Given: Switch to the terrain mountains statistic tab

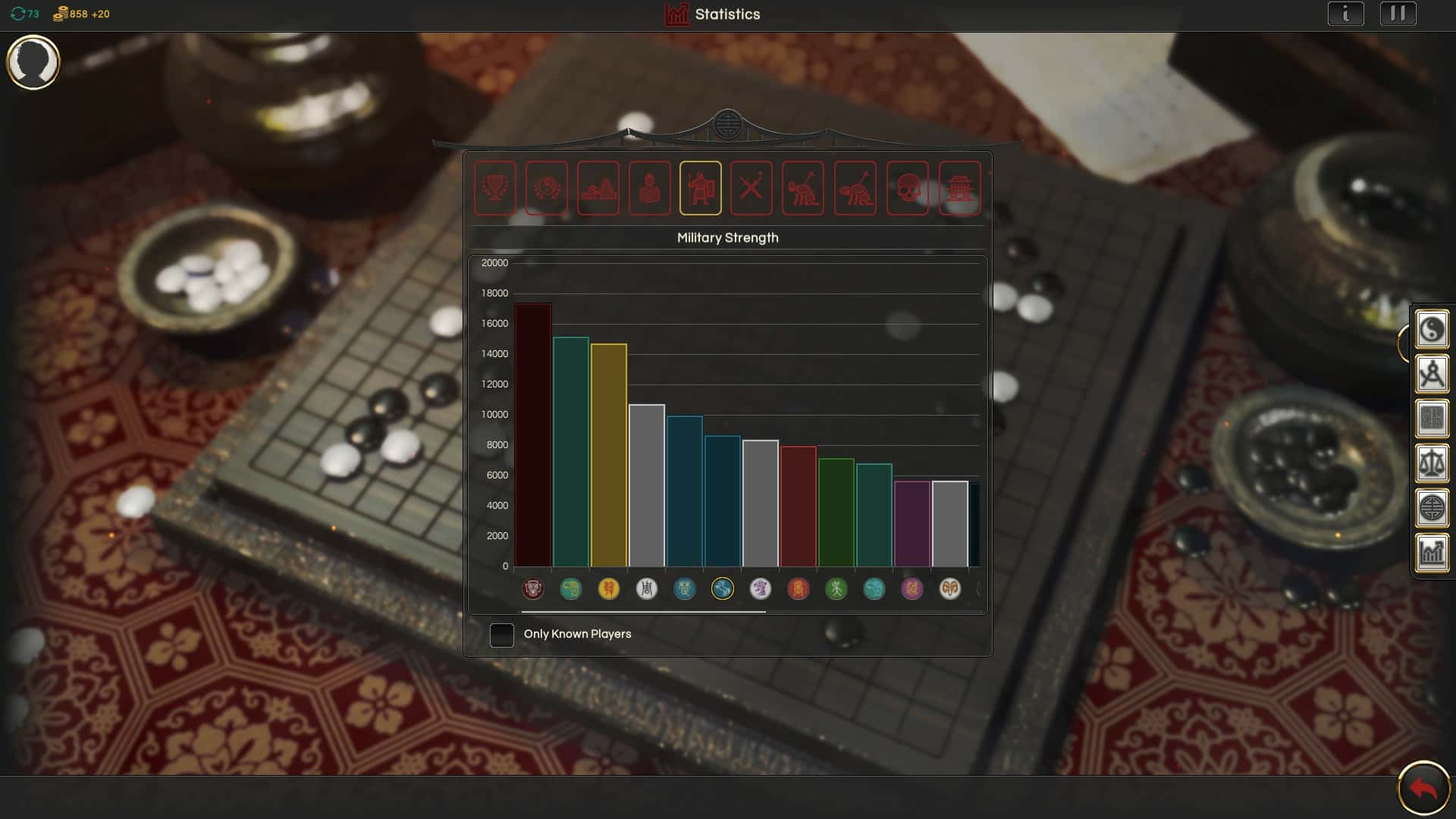Looking at the screenshot, I should (x=599, y=188).
